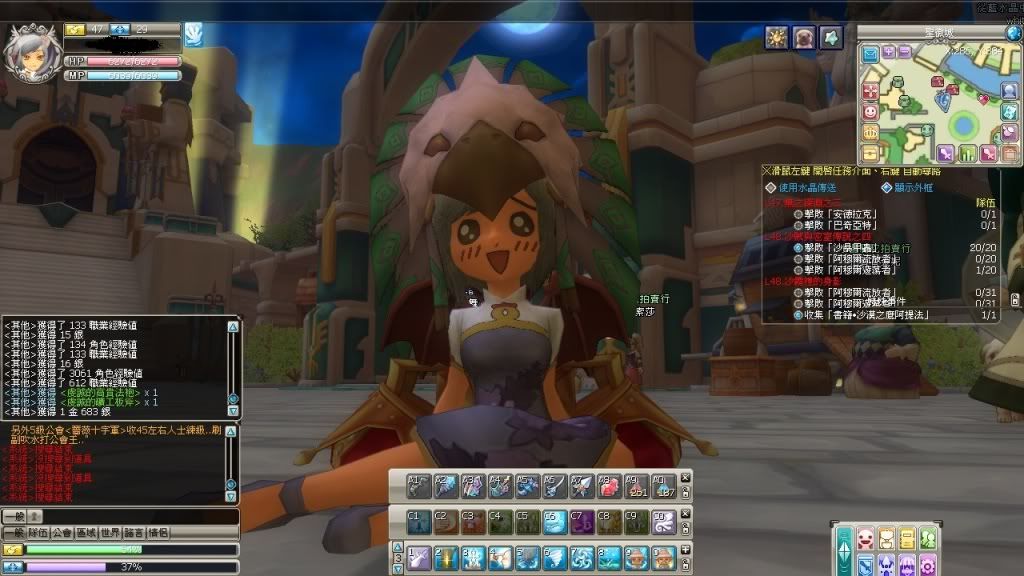Open the 世界 chat tab

point(110,533)
